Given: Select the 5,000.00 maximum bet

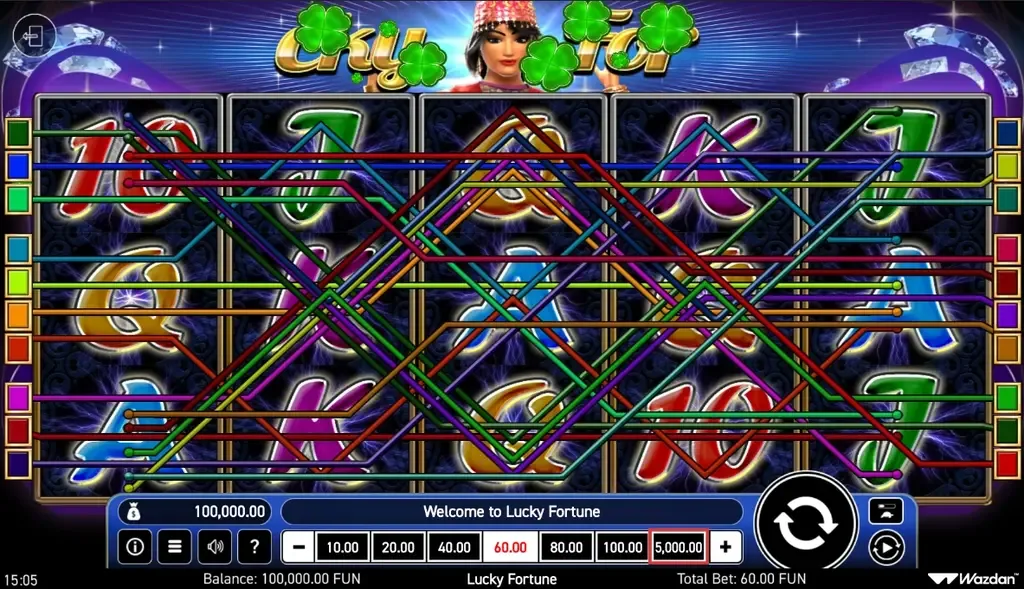Looking at the screenshot, I should [x=679, y=547].
